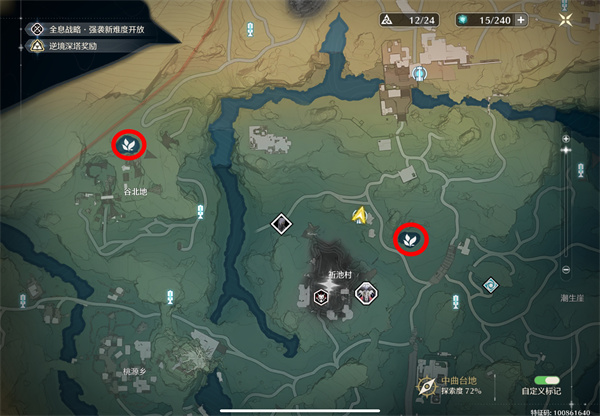Select the glowing teleport beacon in the northern town

(x=421, y=73)
